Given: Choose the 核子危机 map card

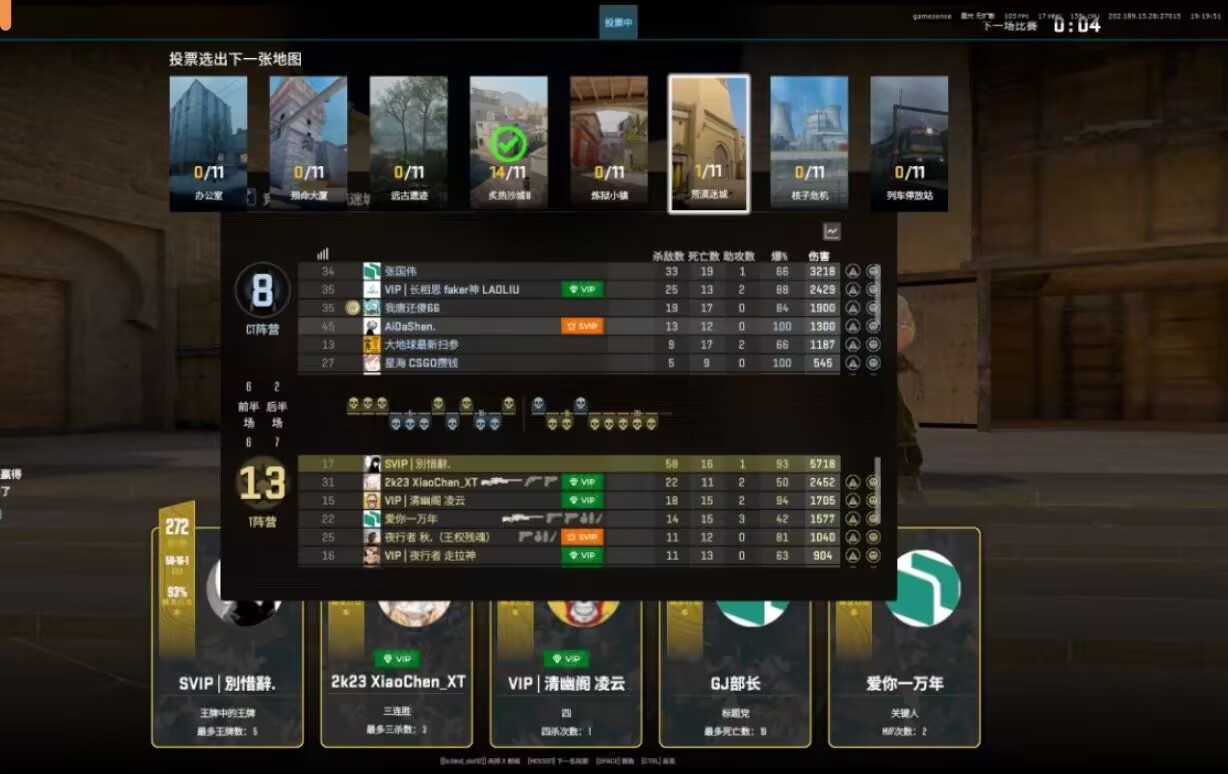Looking at the screenshot, I should click(808, 142).
